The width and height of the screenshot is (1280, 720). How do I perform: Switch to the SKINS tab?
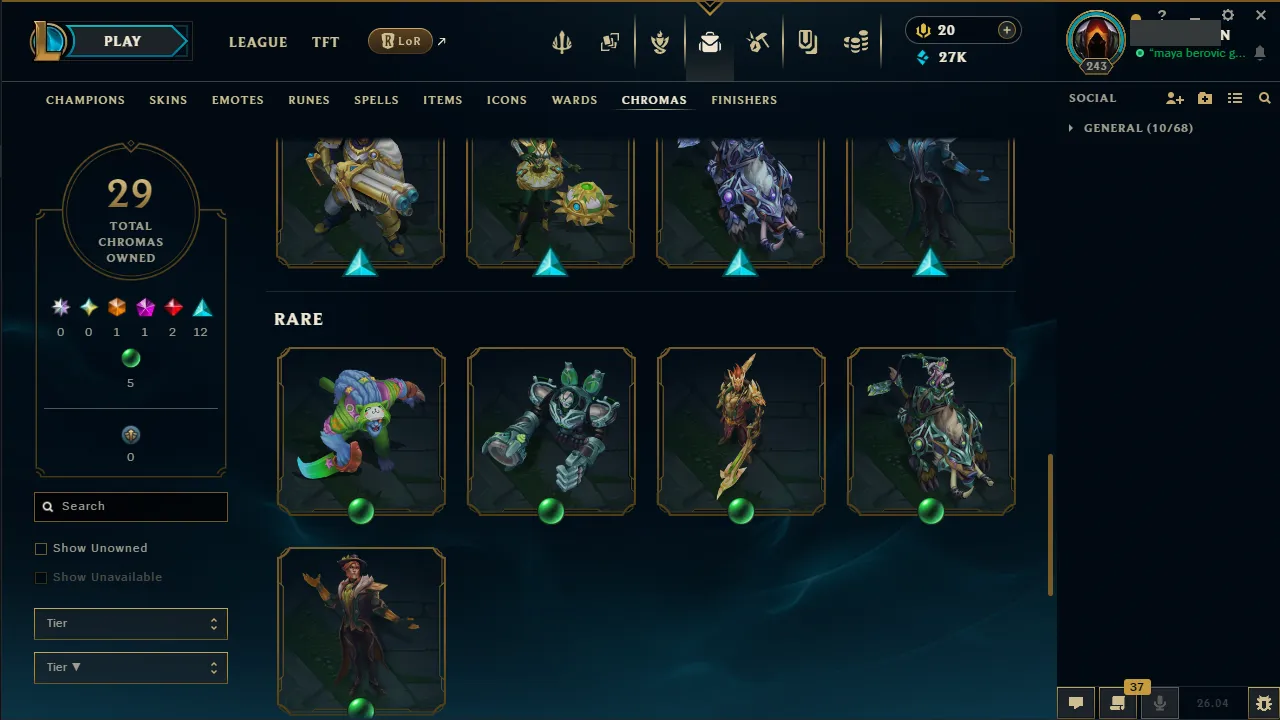point(168,100)
